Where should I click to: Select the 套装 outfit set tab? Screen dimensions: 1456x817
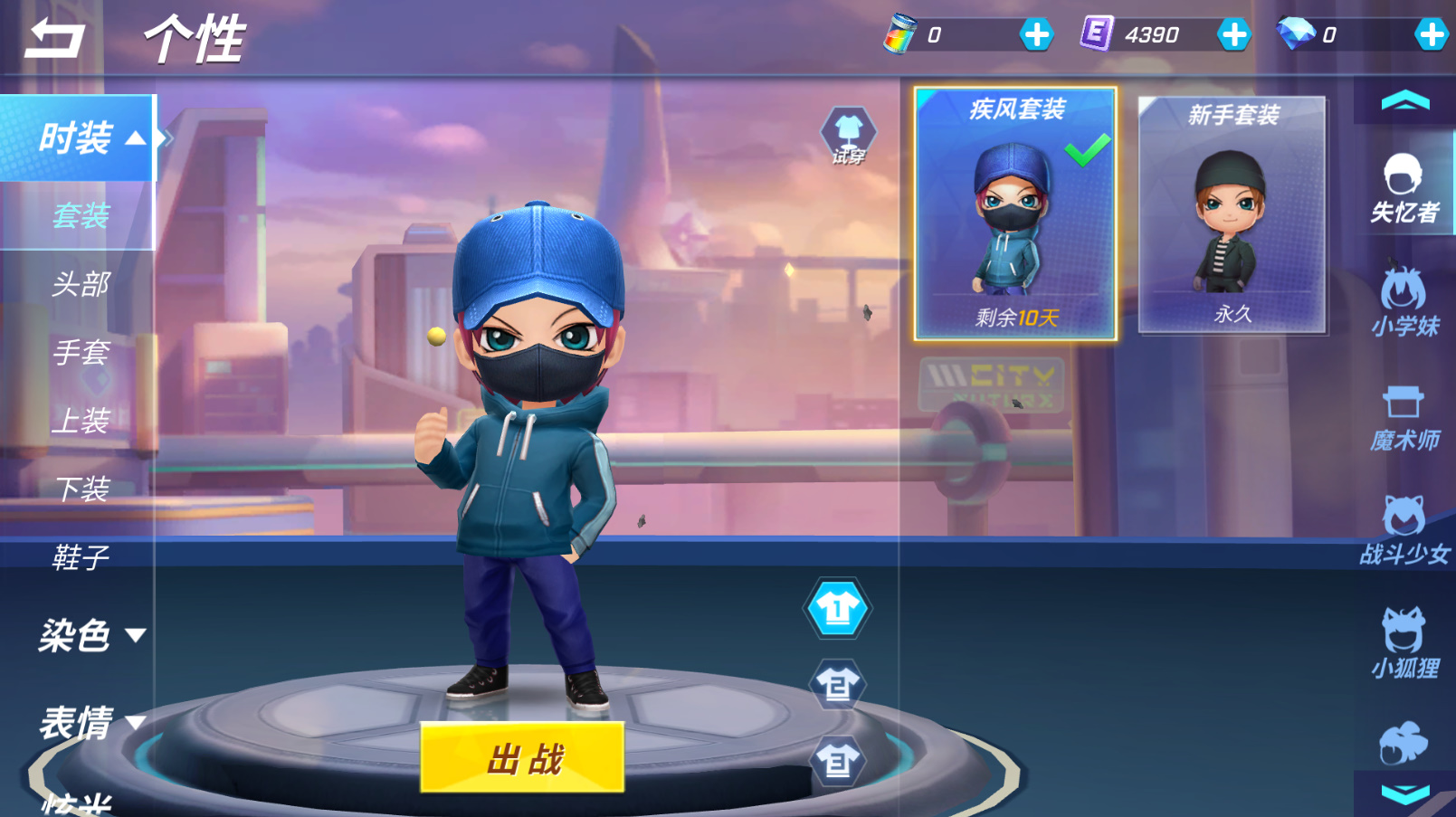click(81, 216)
